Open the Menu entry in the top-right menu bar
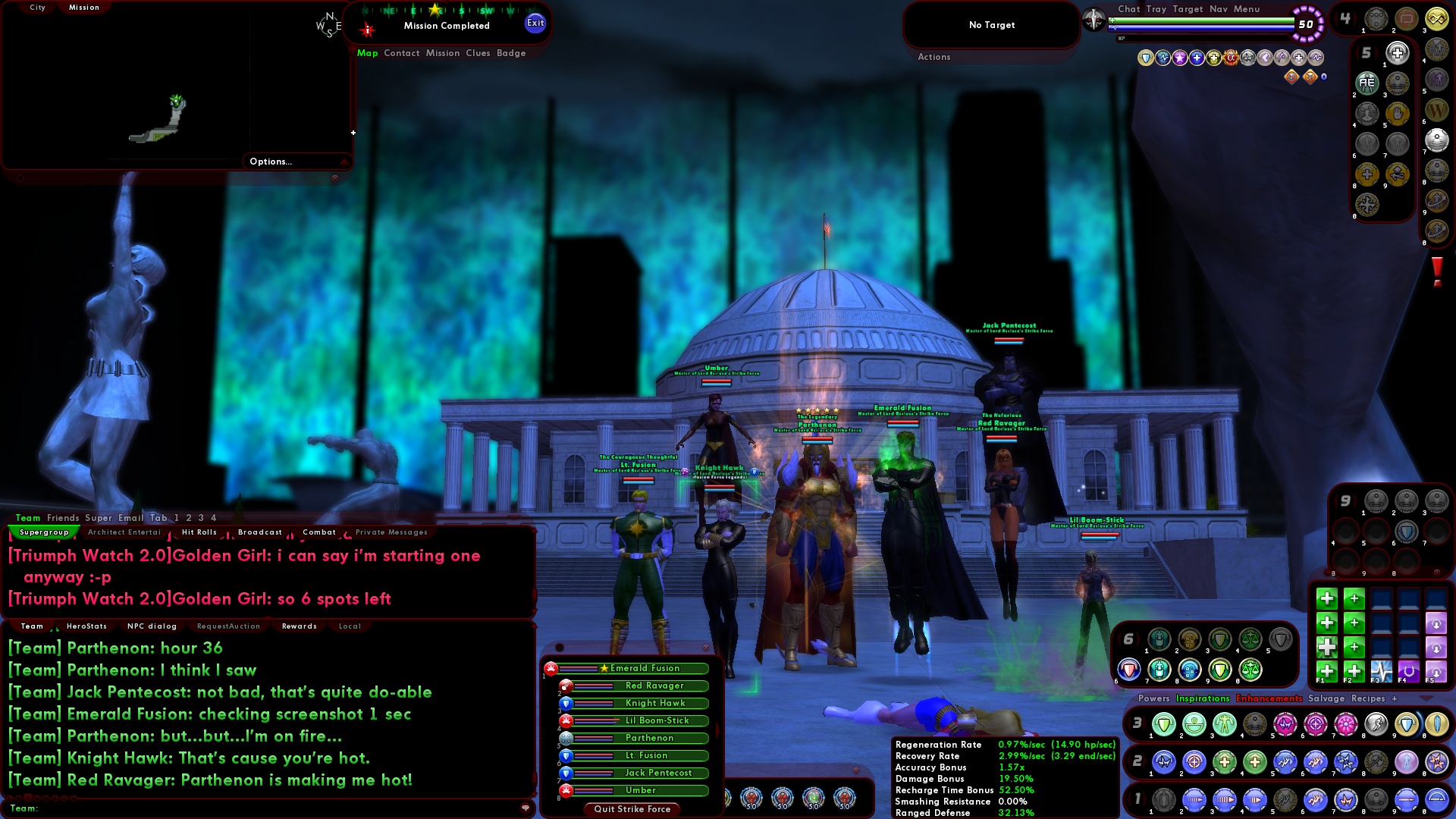 pos(1247,9)
